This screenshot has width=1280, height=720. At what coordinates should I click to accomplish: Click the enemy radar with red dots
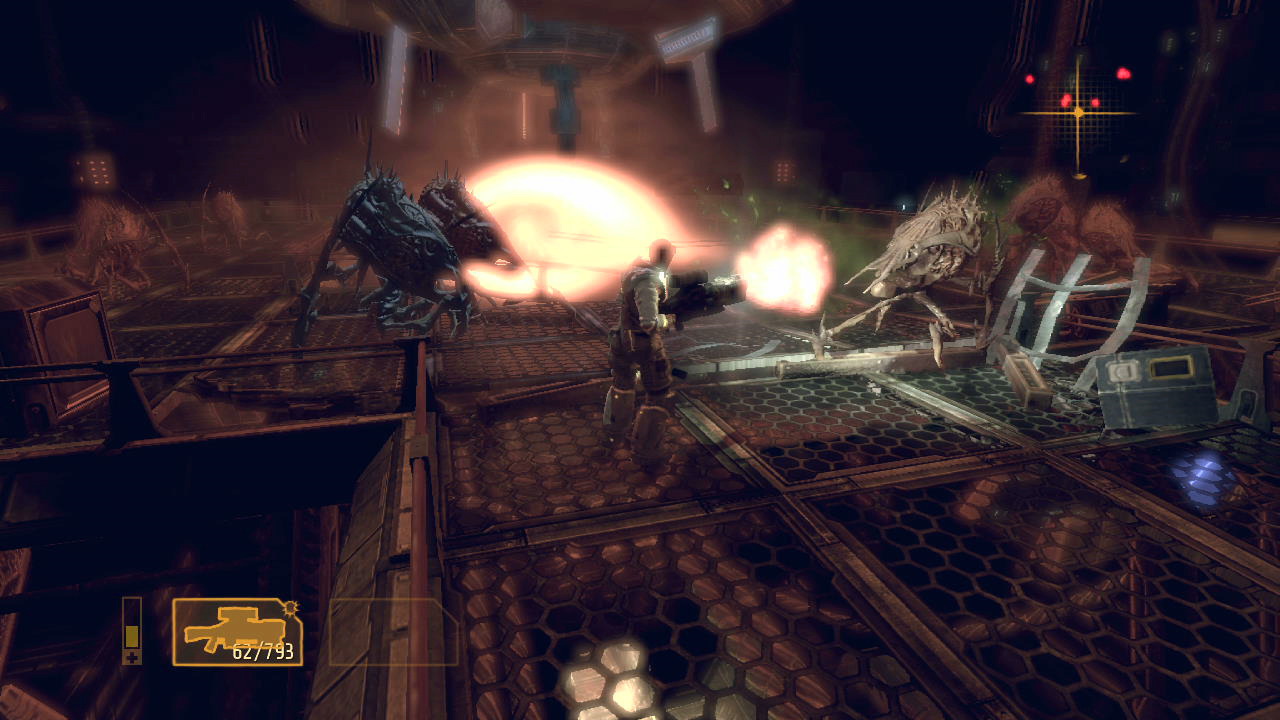pos(1078,112)
